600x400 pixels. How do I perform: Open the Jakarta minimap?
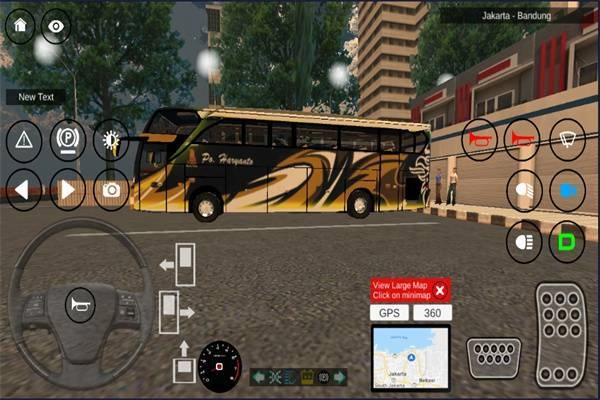point(411,357)
